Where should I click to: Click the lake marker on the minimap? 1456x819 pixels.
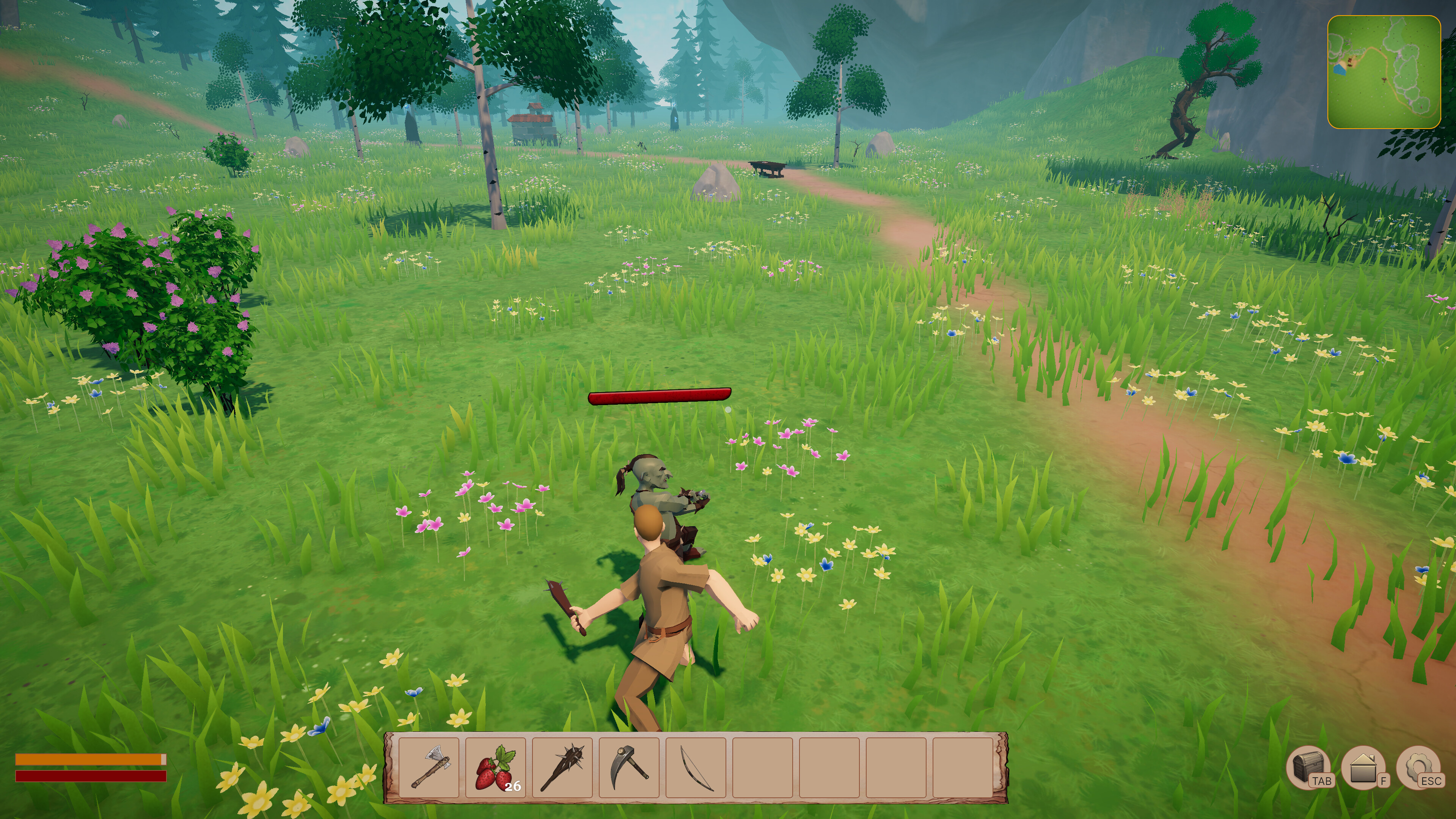click(1340, 70)
